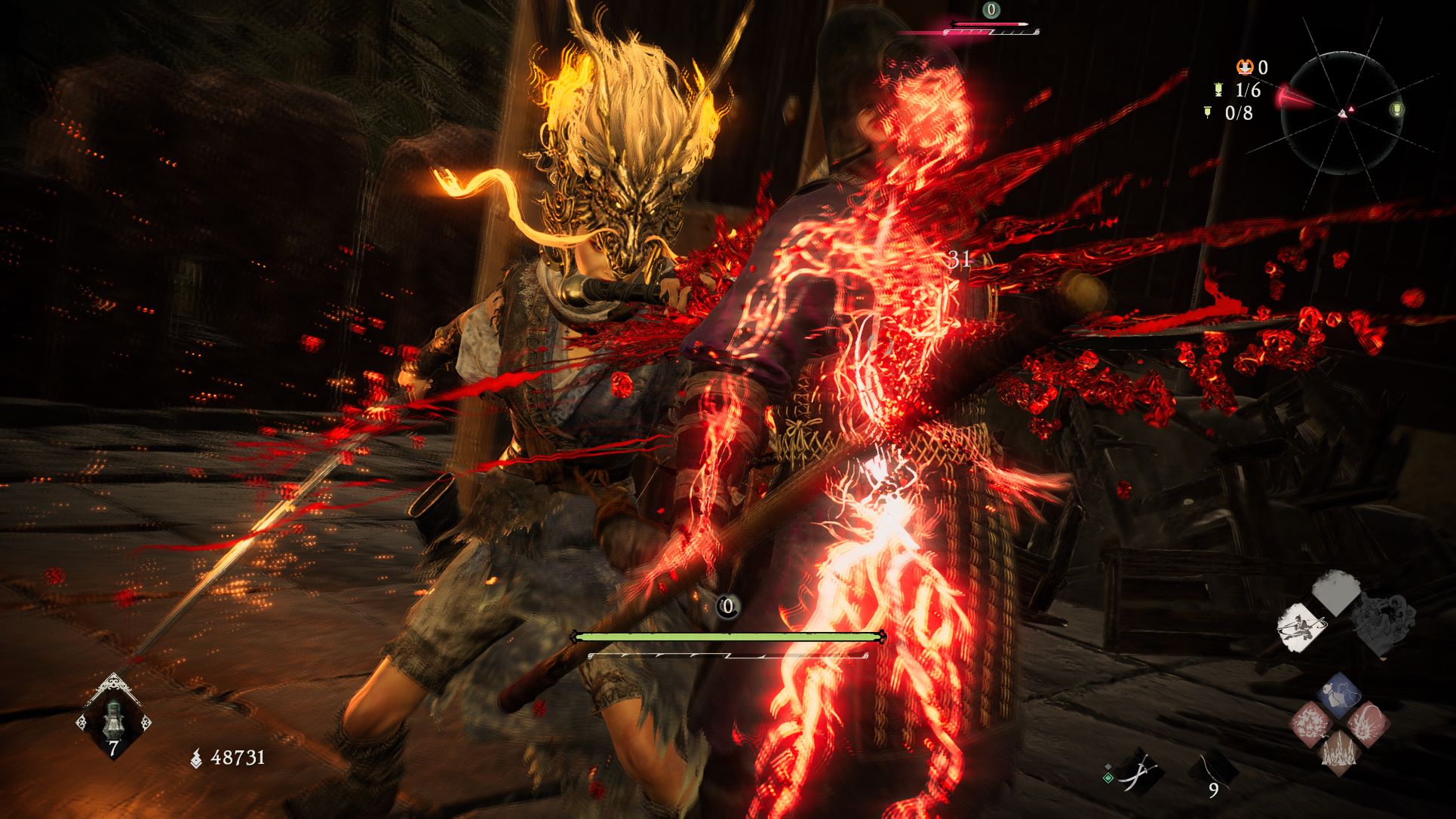Click the tall green lantern tracker icon

coord(1217,90)
